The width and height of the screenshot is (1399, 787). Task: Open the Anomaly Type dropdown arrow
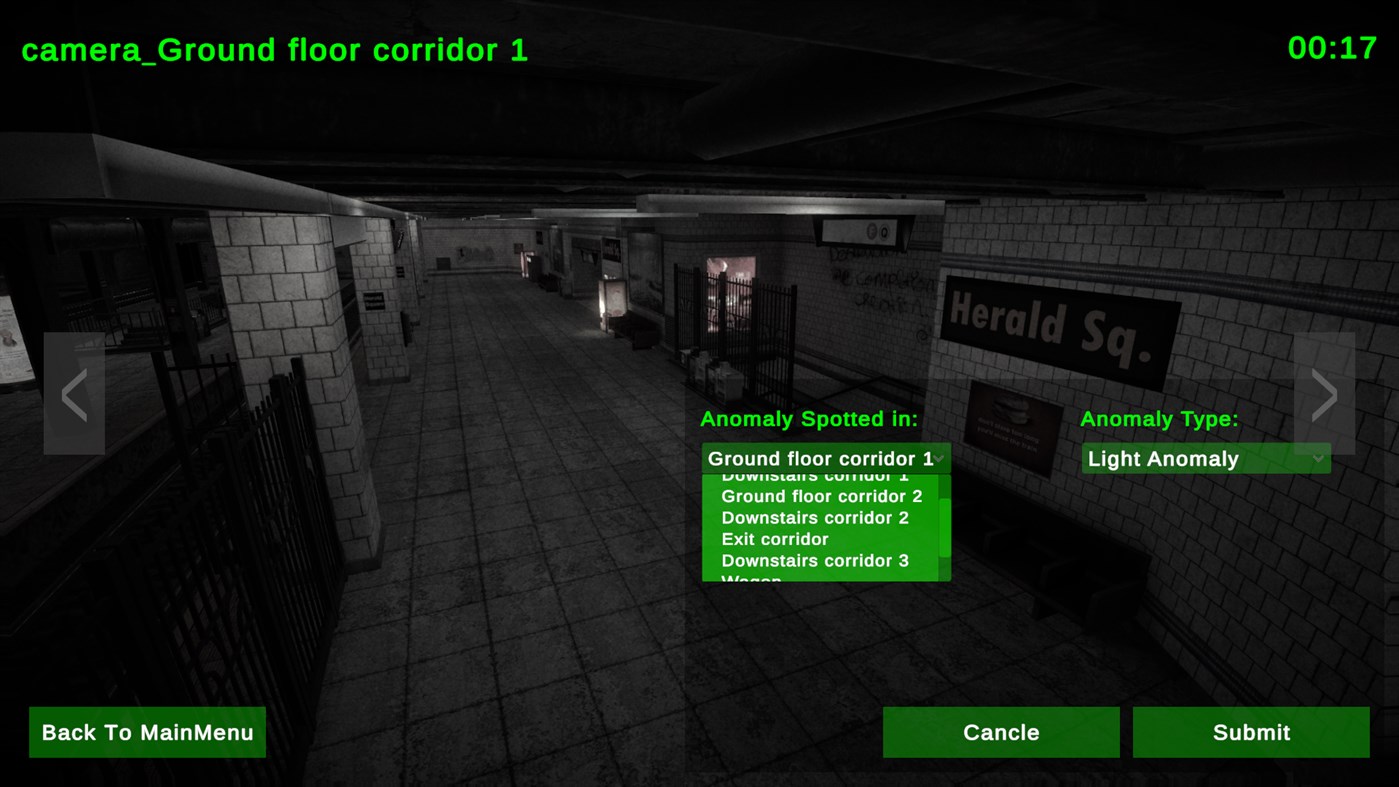[1318, 458]
